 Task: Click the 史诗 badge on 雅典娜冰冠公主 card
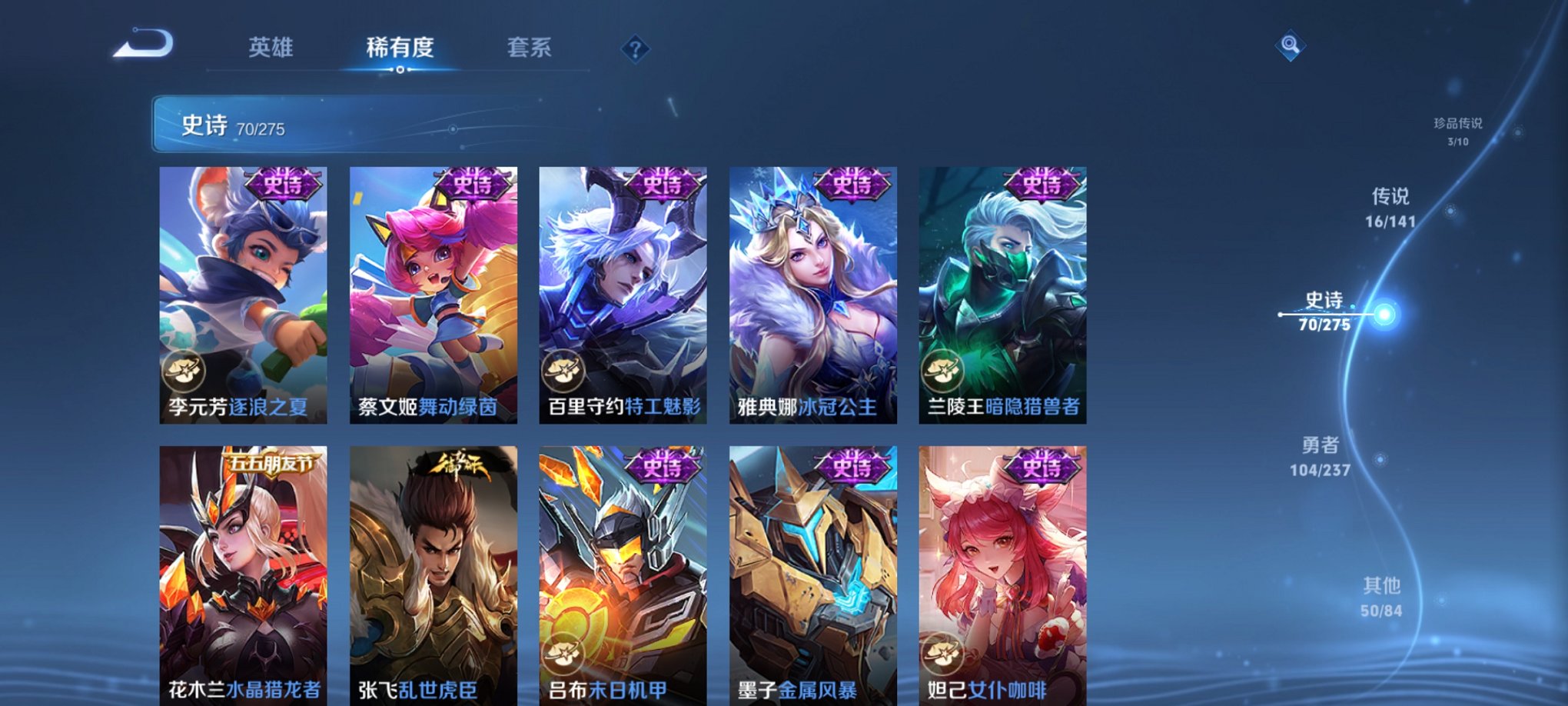coord(855,185)
